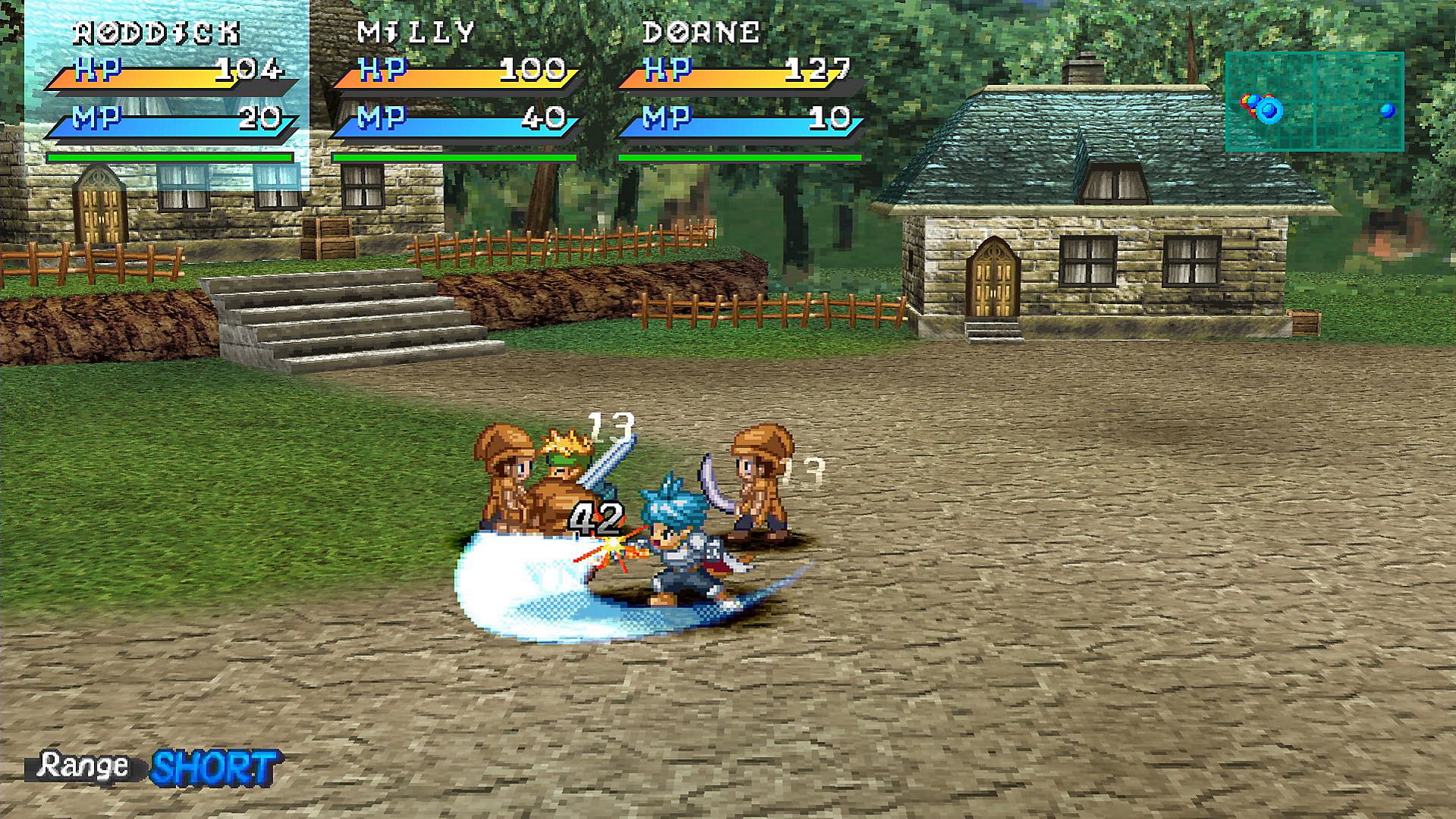Image resolution: width=1456 pixels, height=819 pixels.
Task: Toggle the Range SHORT indicator
Action: (x=156, y=767)
